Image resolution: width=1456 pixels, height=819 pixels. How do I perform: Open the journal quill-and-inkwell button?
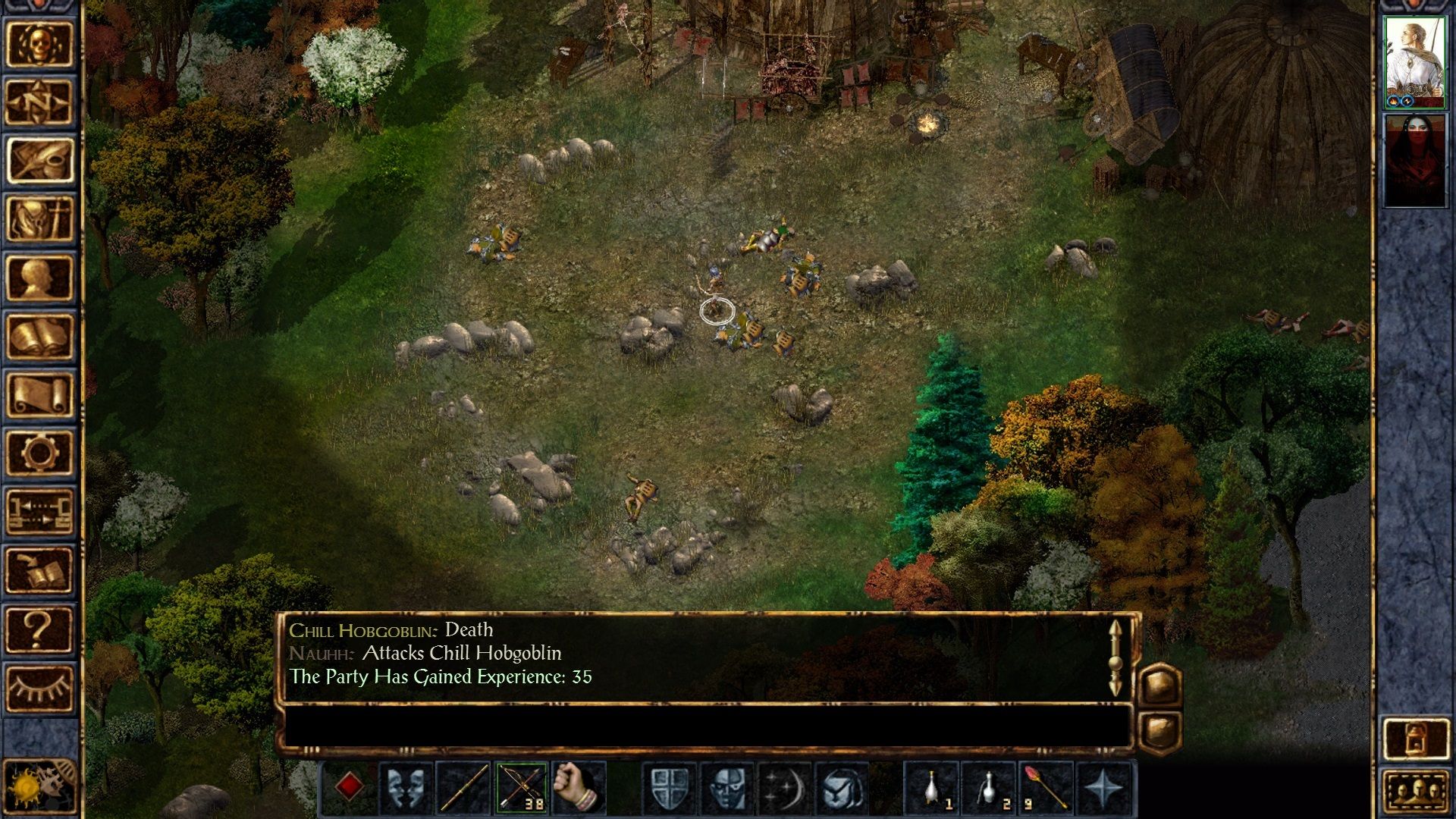39,160
